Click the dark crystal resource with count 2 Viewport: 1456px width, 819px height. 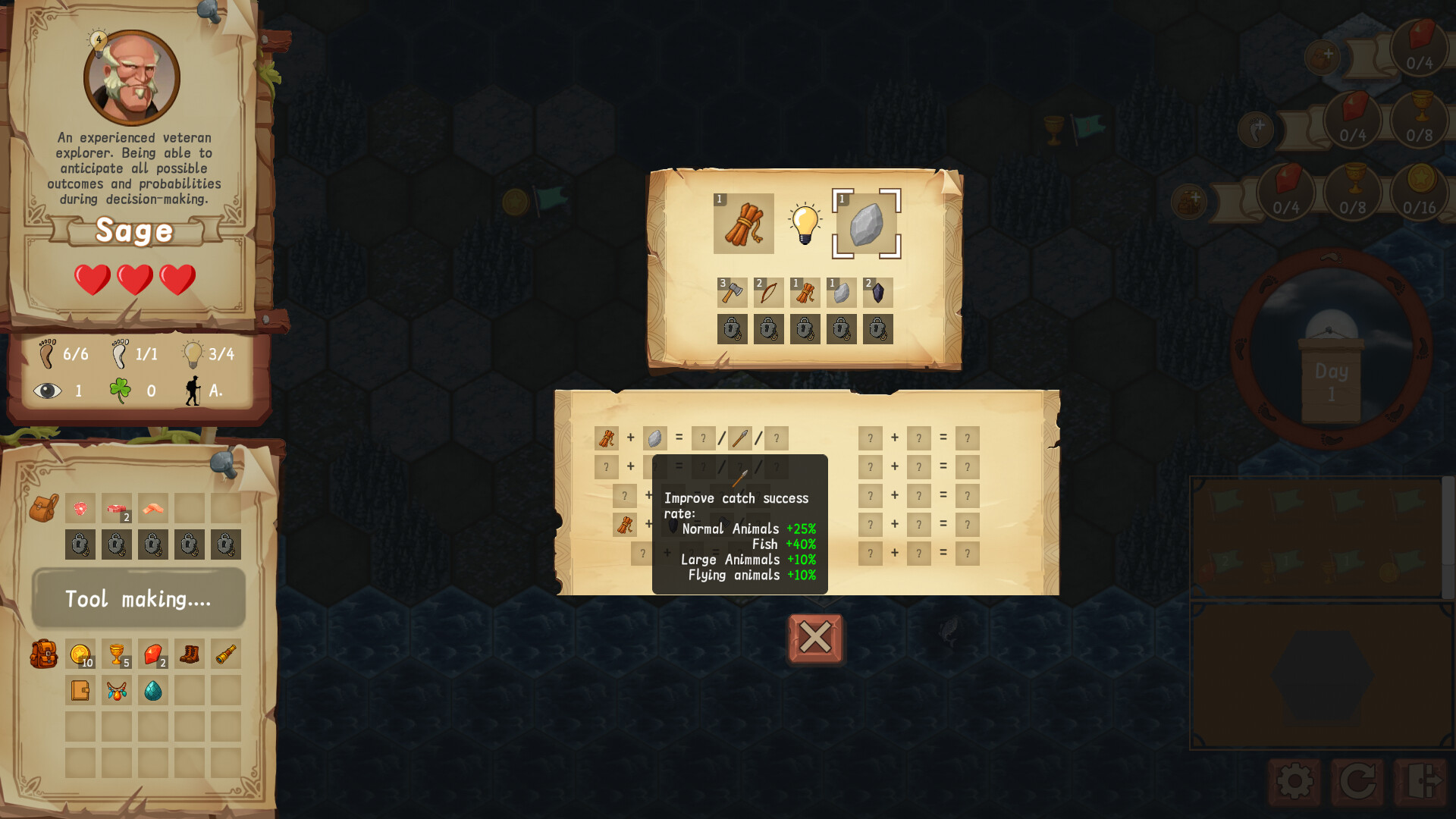(877, 291)
